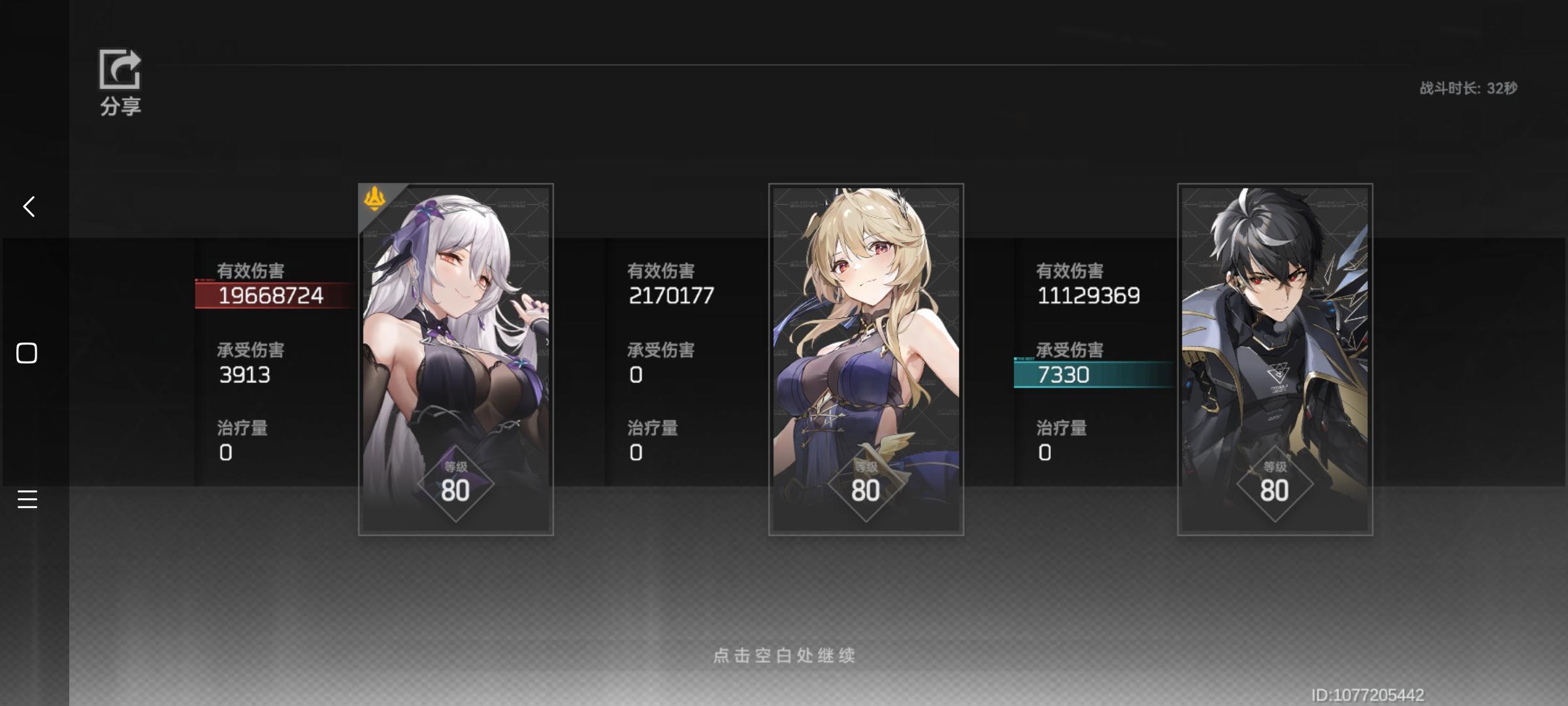Select the 有效伤害 19668724 damage value

pos(270,295)
